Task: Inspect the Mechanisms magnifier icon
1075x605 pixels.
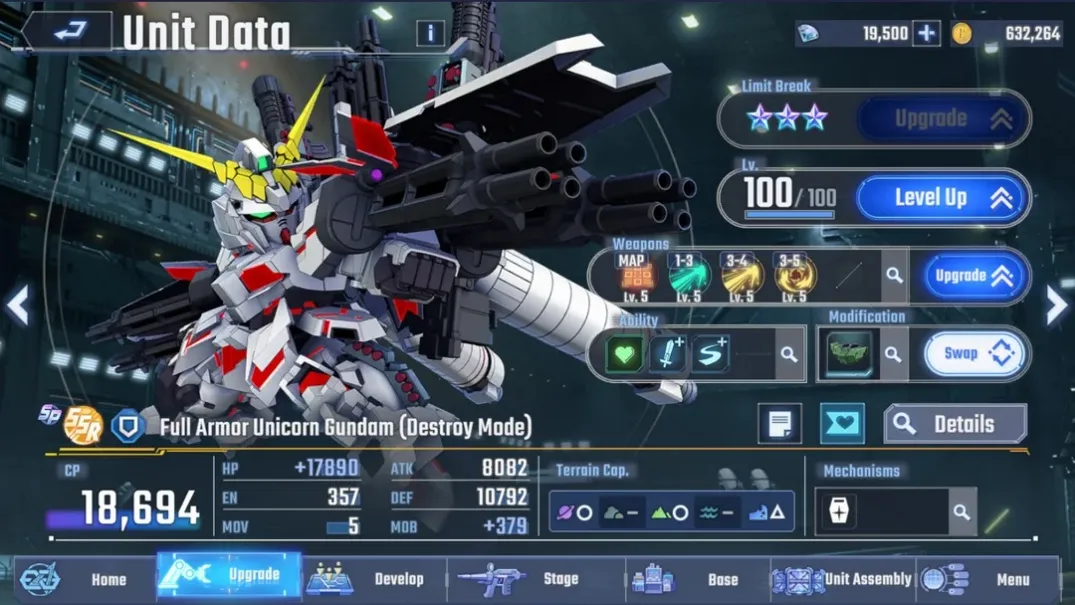Action: tap(961, 512)
